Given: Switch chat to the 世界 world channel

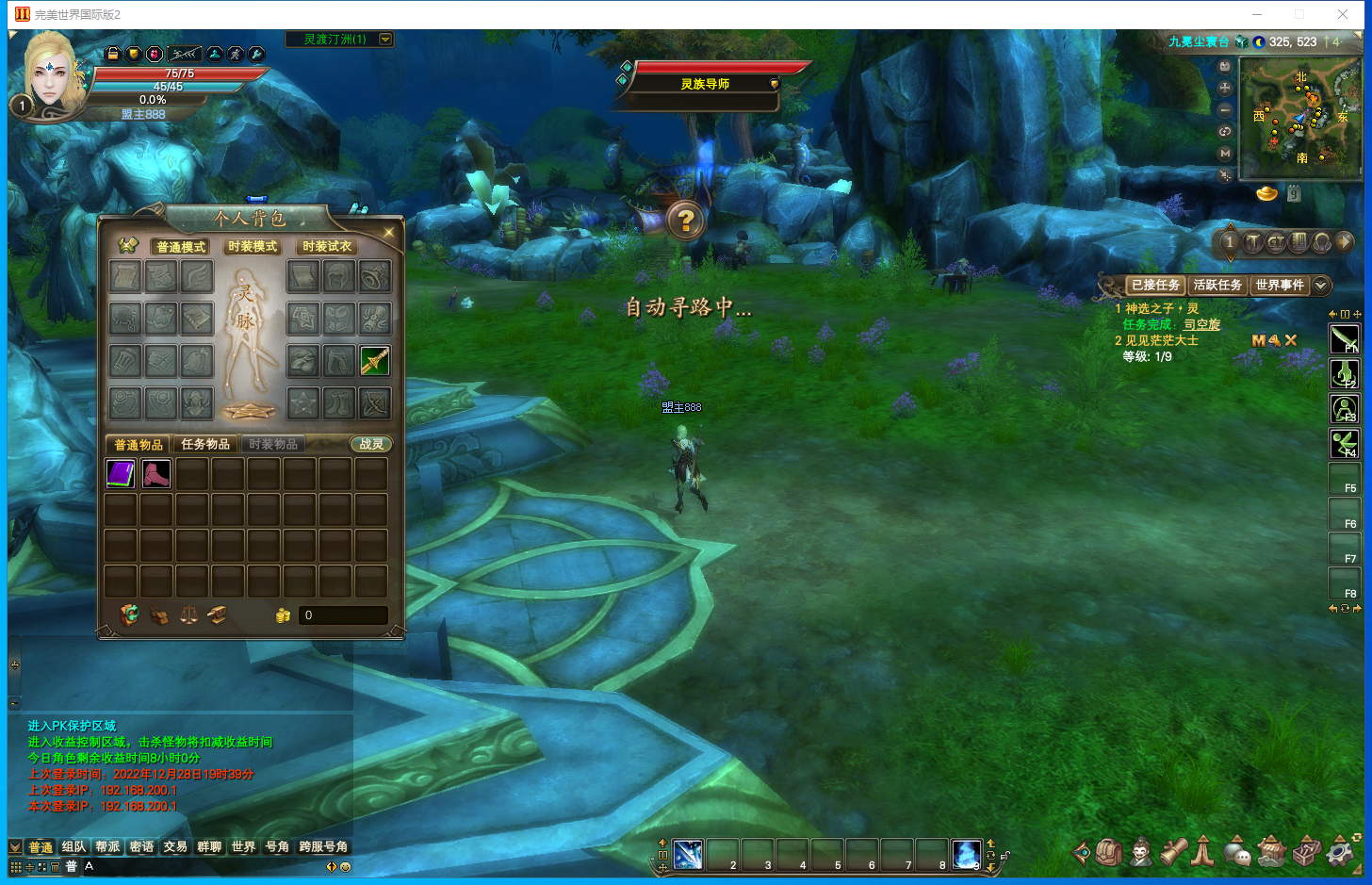Looking at the screenshot, I should tap(243, 846).
